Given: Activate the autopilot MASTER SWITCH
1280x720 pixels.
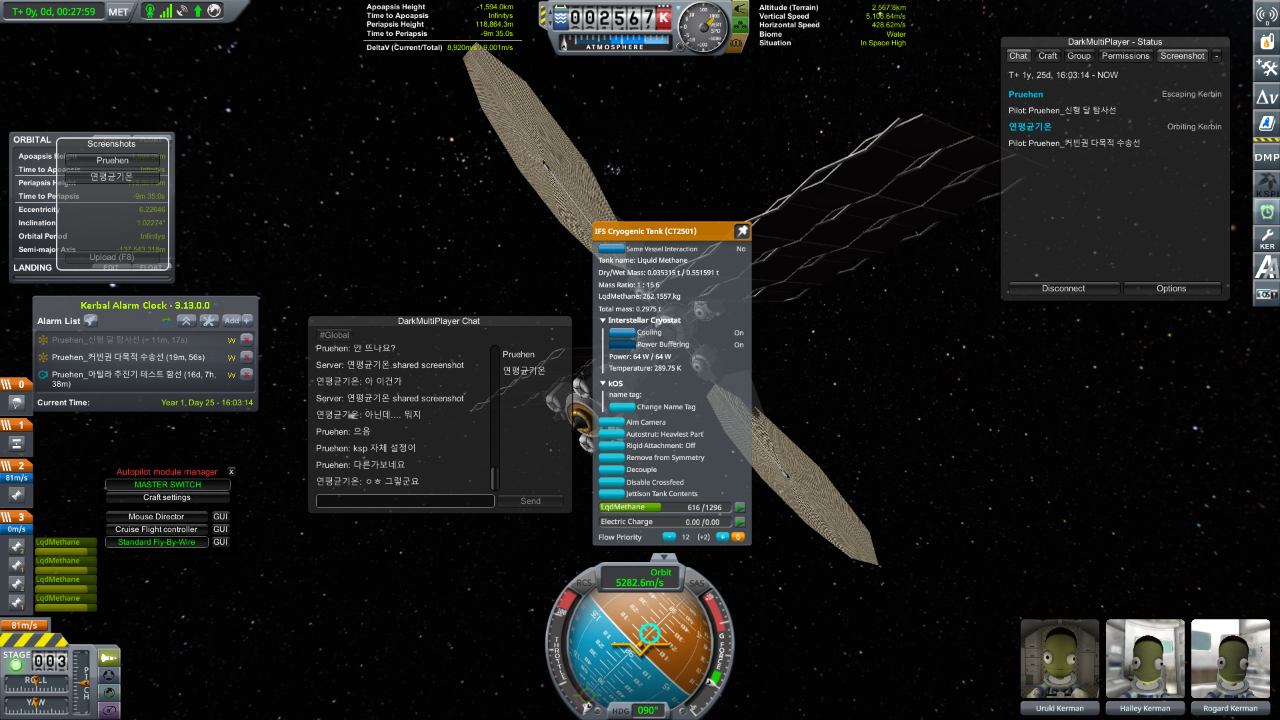Looking at the screenshot, I should [167, 485].
